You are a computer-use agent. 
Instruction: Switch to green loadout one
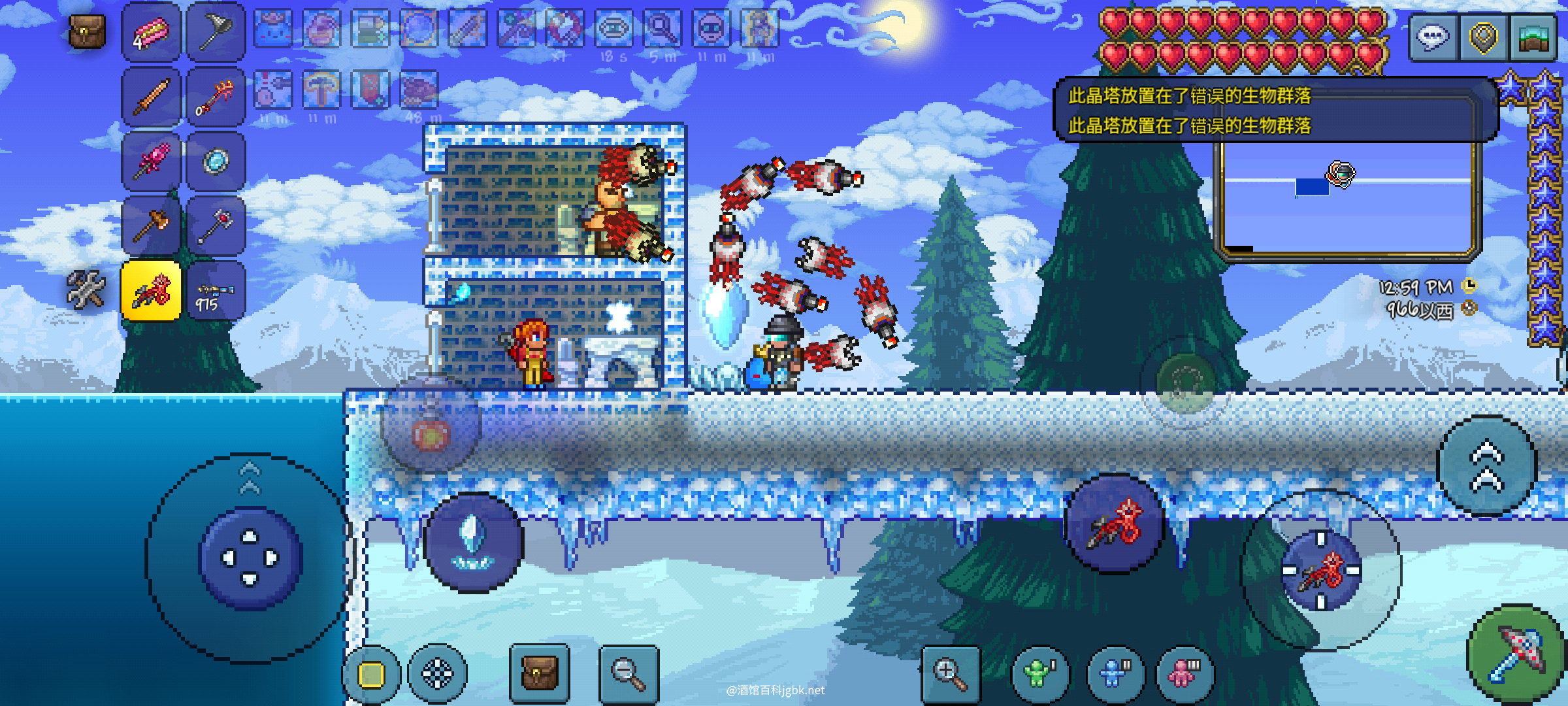pyautogui.click(x=1039, y=673)
